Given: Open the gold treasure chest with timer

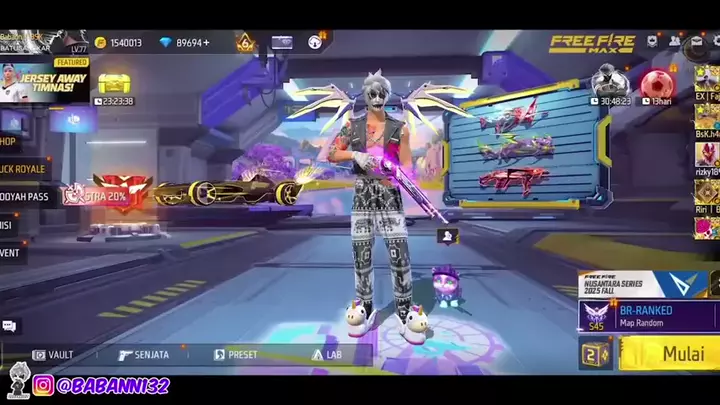Looking at the screenshot, I should pyautogui.click(x=114, y=86).
